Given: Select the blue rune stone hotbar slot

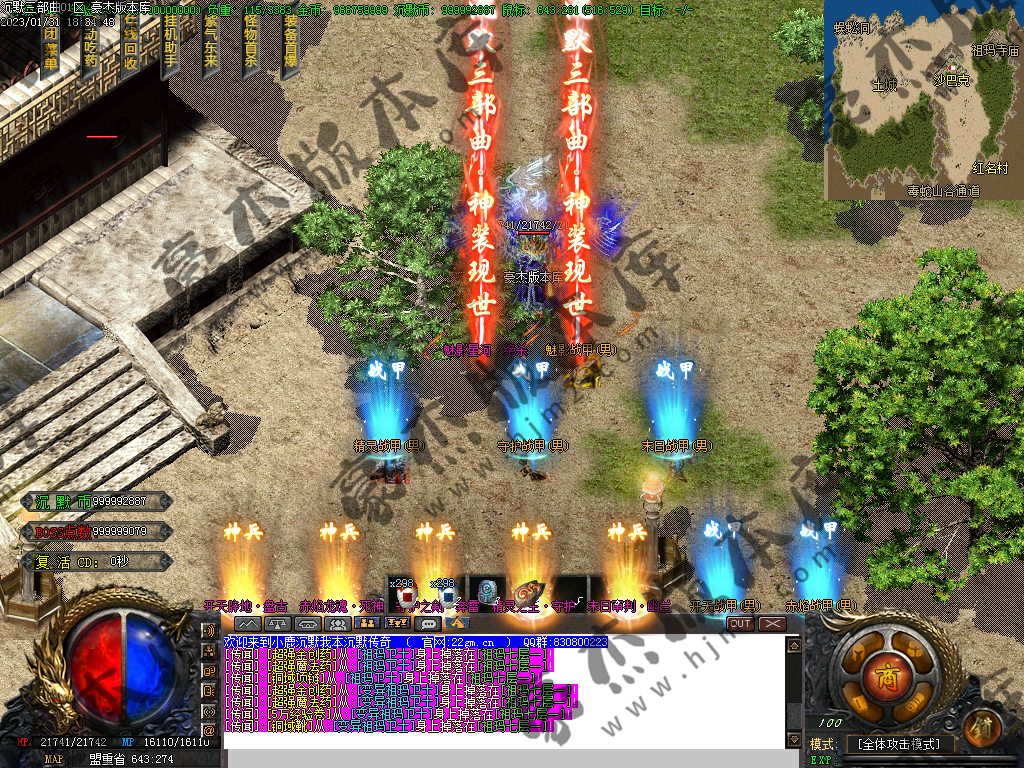Looking at the screenshot, I should [x=486, y=594].
